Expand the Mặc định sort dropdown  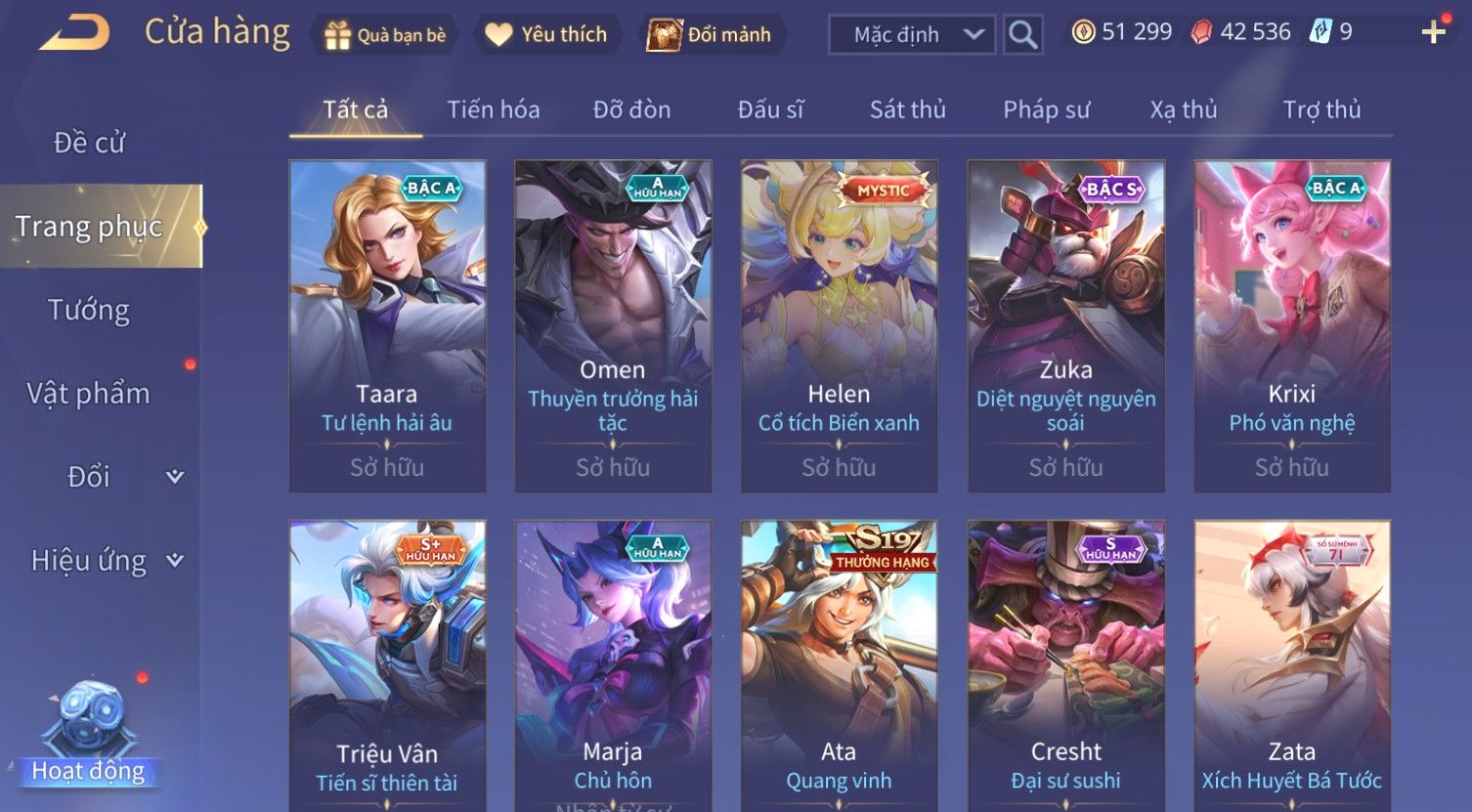(x=912, y=35)
